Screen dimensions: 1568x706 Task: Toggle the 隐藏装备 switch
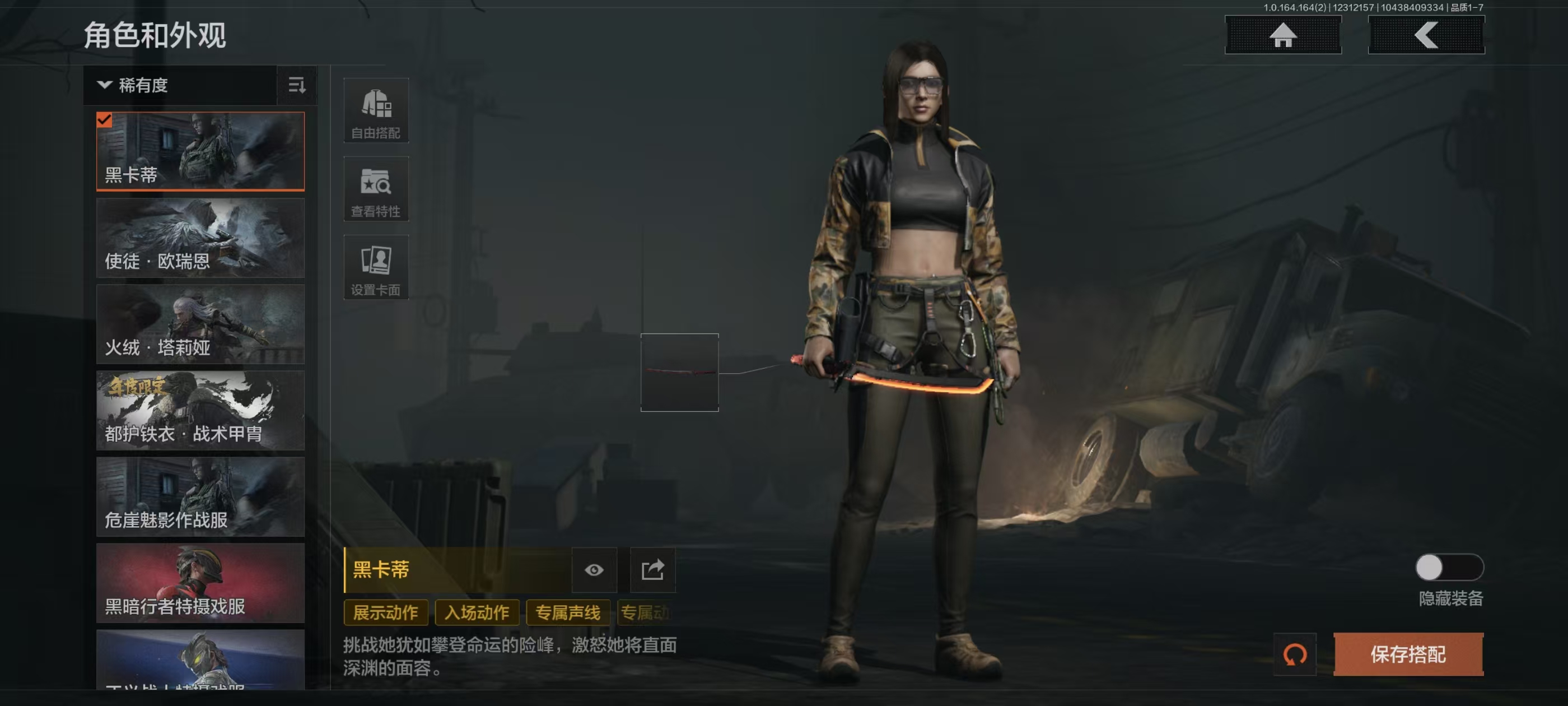pos(1449,568)
